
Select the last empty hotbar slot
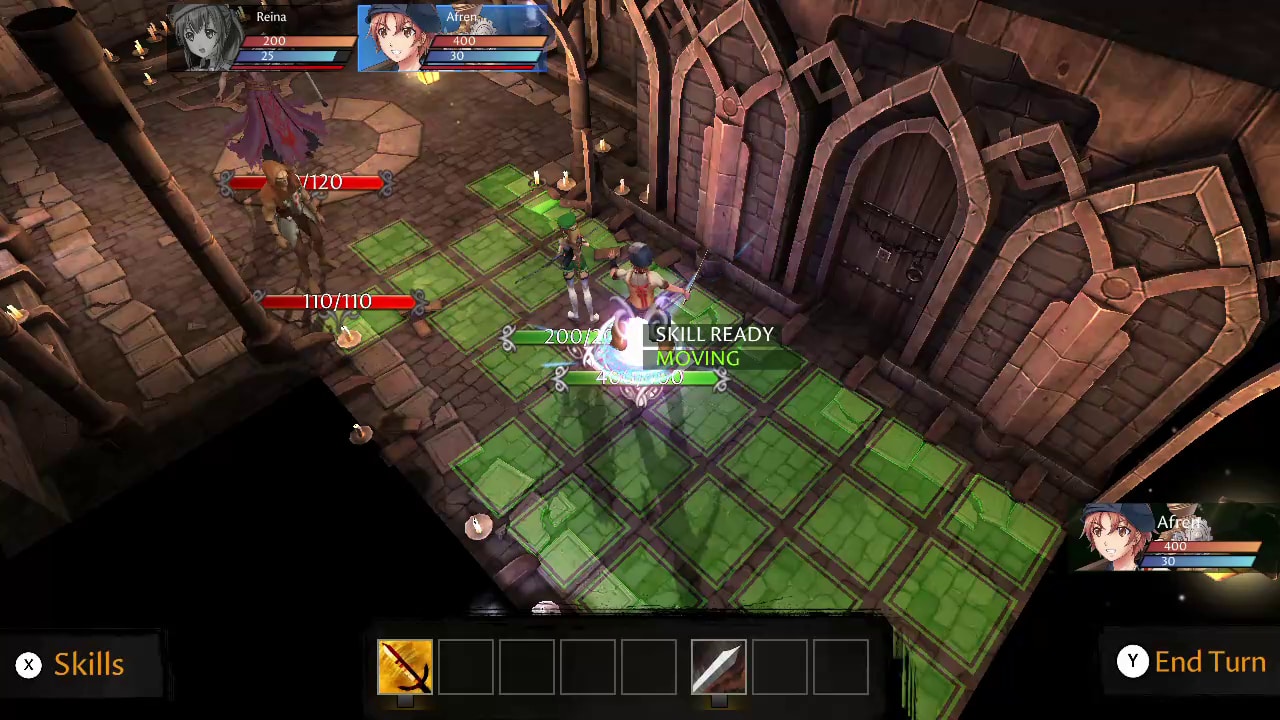(x=840, y=666)
